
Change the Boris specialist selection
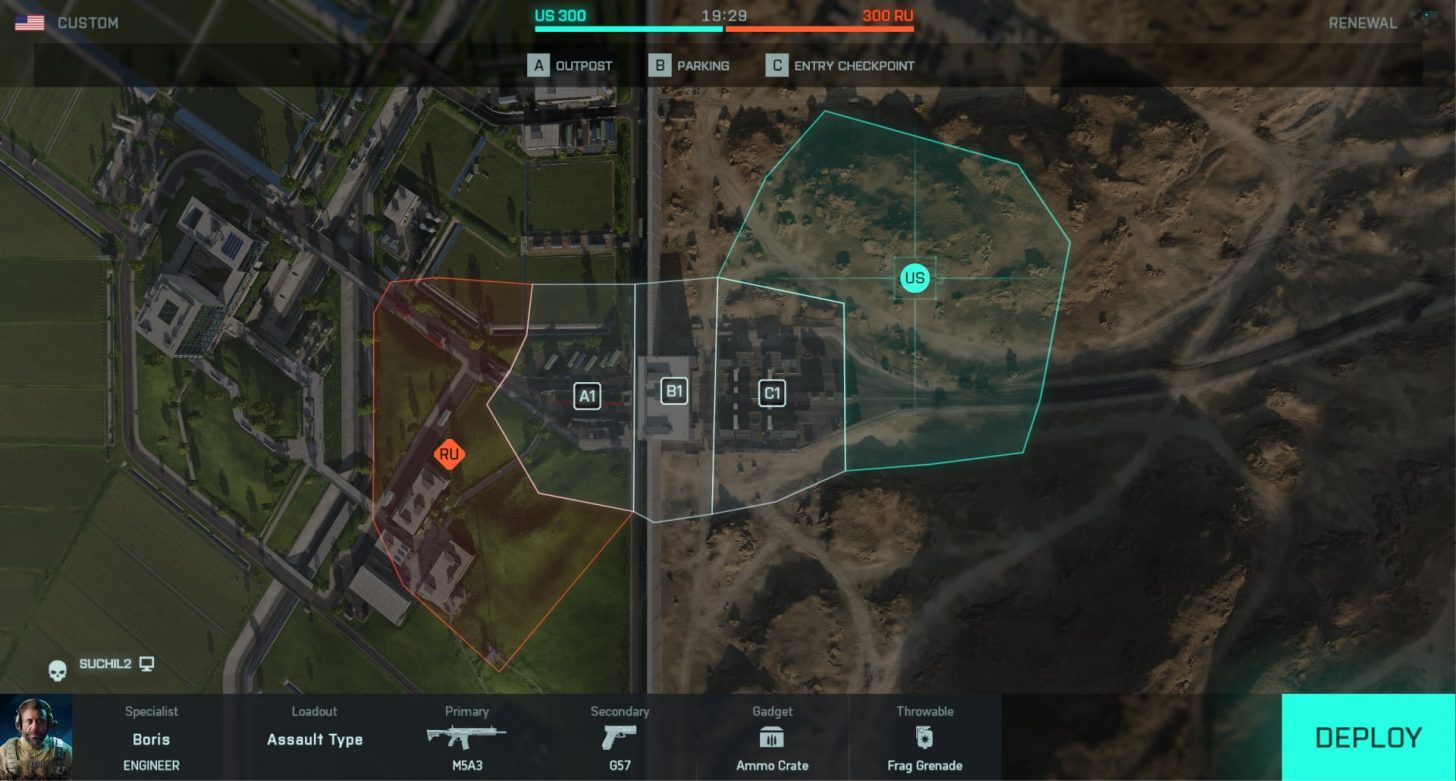point(151,739)
